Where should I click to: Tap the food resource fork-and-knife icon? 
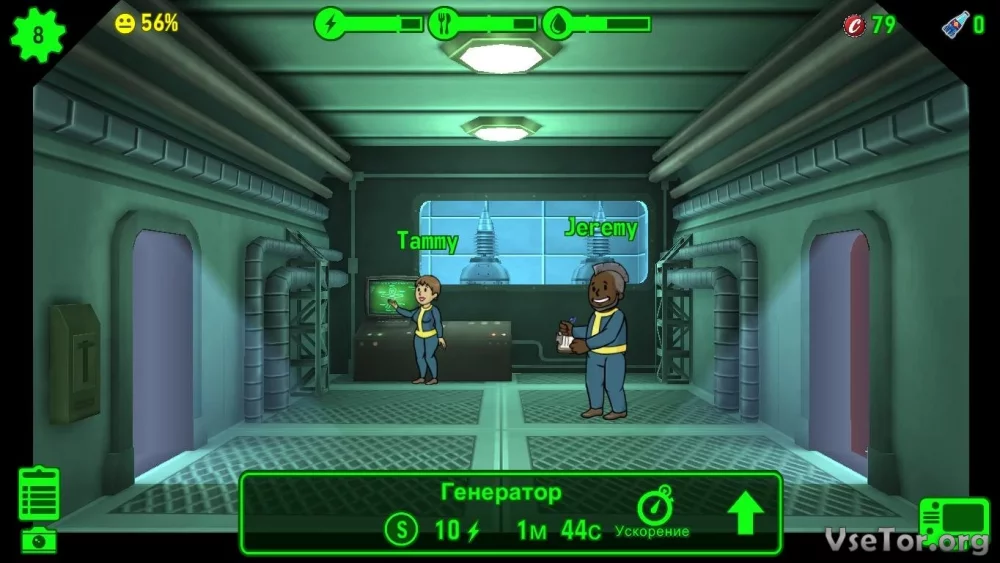(444, 23)
